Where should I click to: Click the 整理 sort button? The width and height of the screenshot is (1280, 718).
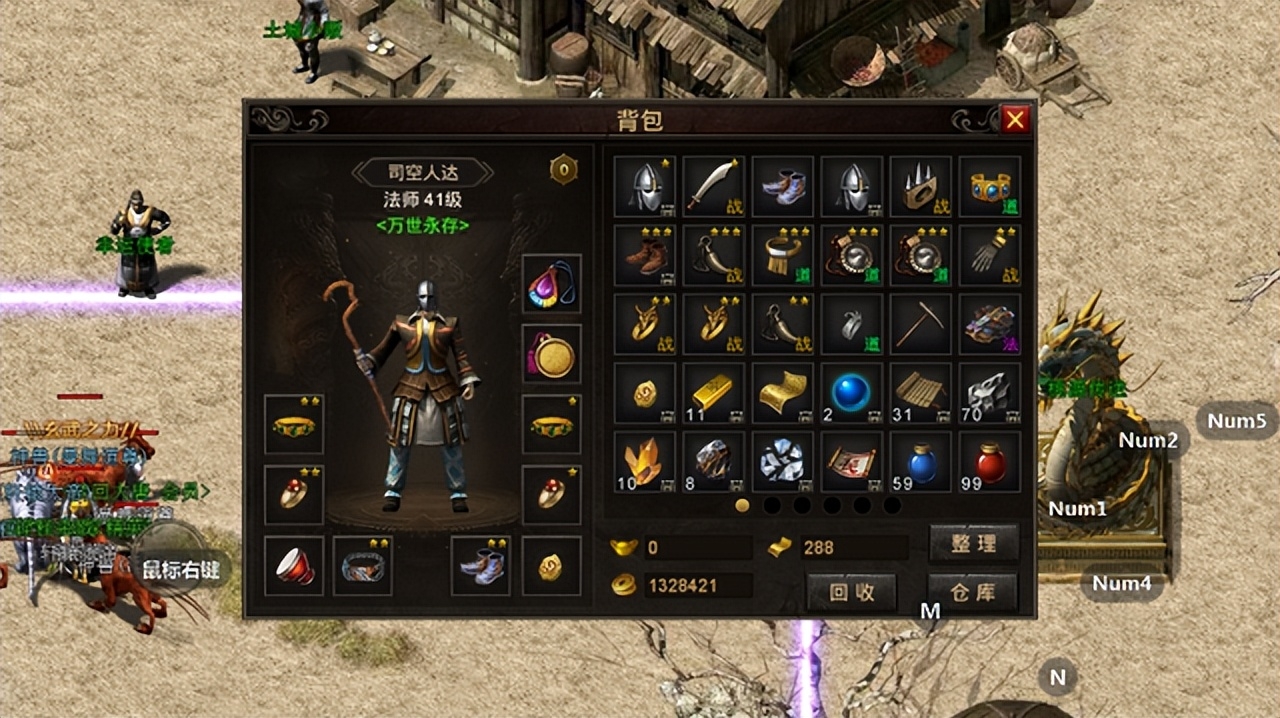(973, 544)
